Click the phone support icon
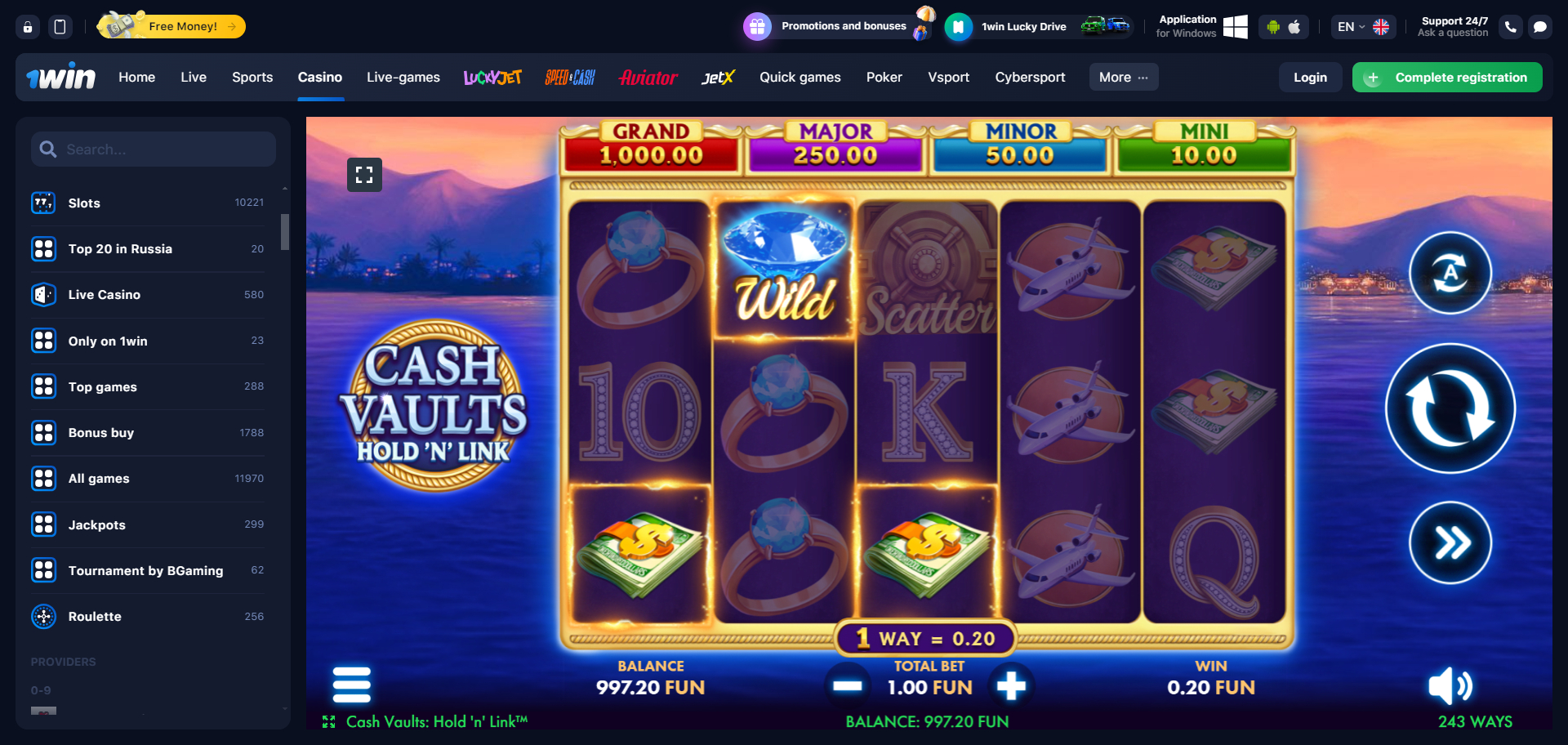Screen dimensions: 1568x745 click(x=1510, y=26)
